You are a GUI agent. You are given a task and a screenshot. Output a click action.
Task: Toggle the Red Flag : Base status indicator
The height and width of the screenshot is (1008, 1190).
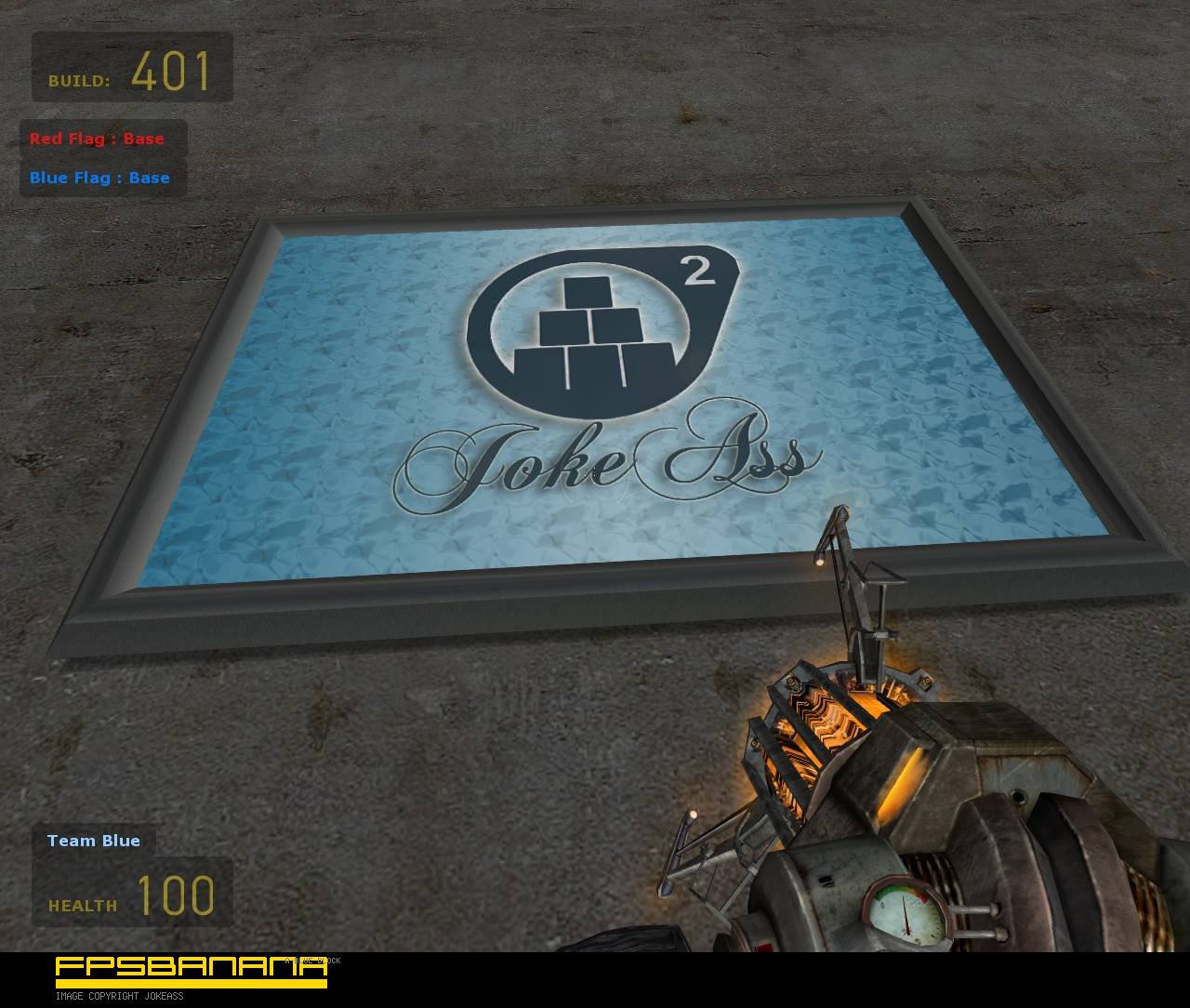coord(97,138)
